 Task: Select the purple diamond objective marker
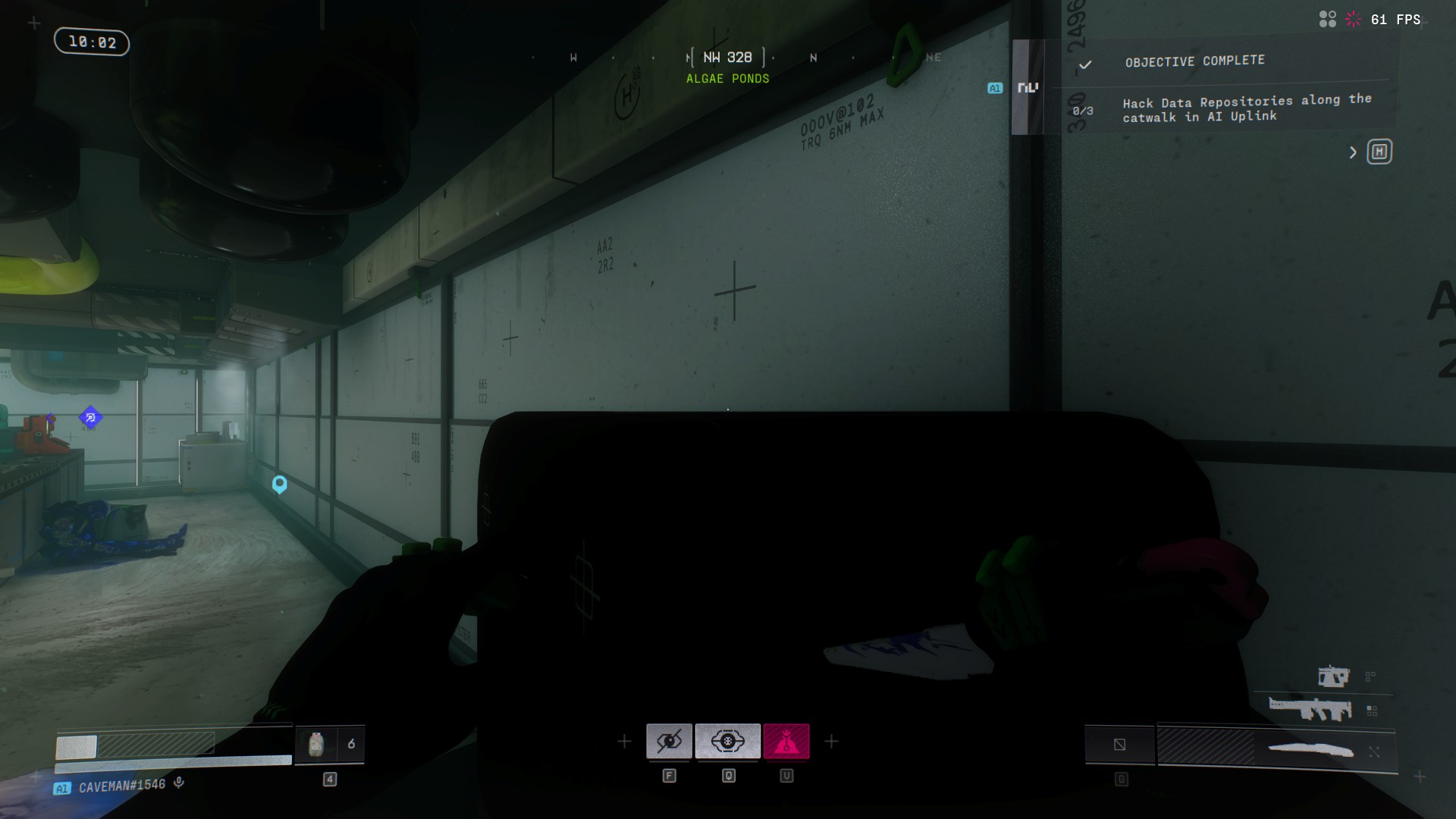pyautogui.click(x=90, y=417)
